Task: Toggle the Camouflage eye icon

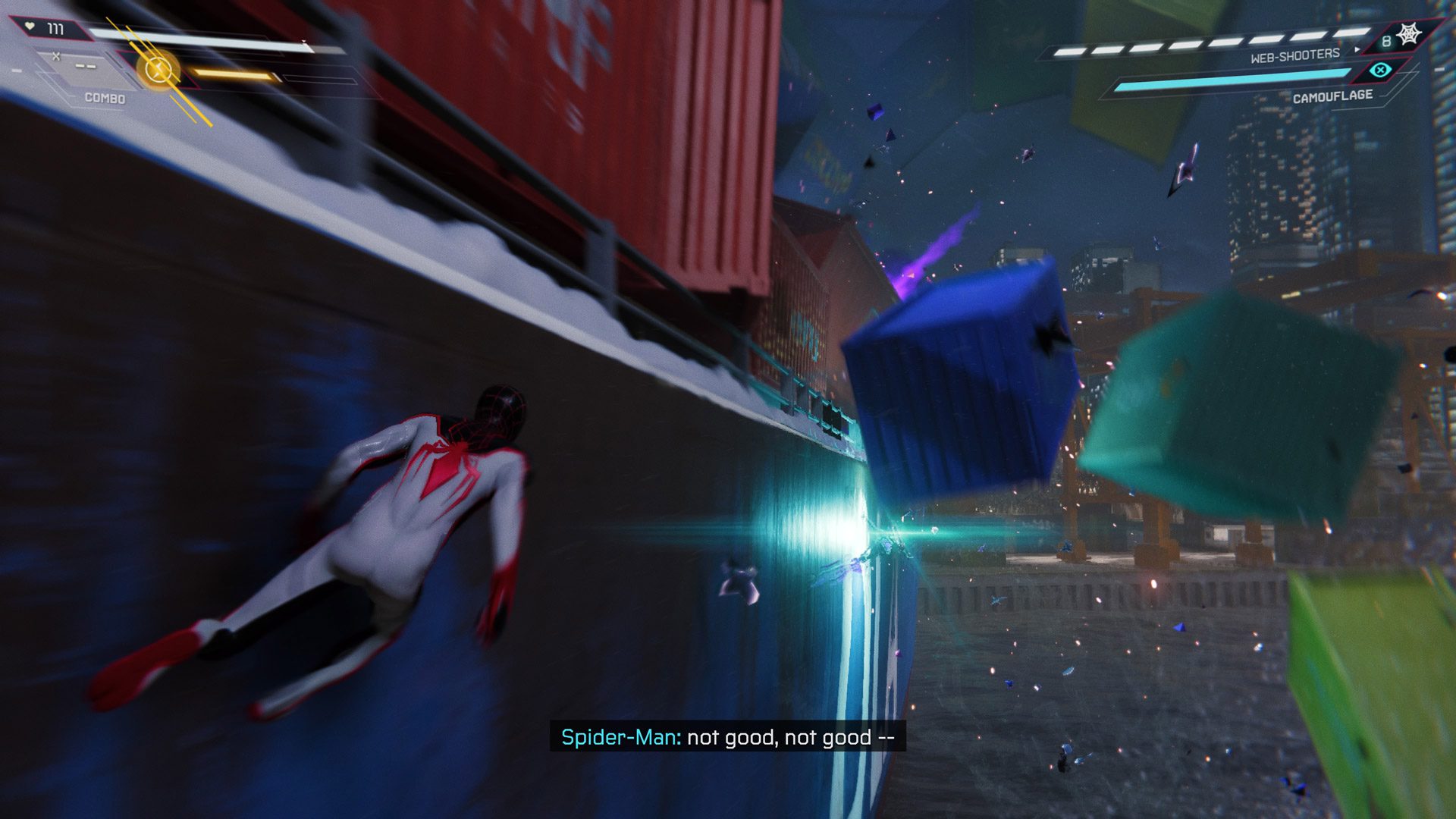Action: pos(1381,71)
